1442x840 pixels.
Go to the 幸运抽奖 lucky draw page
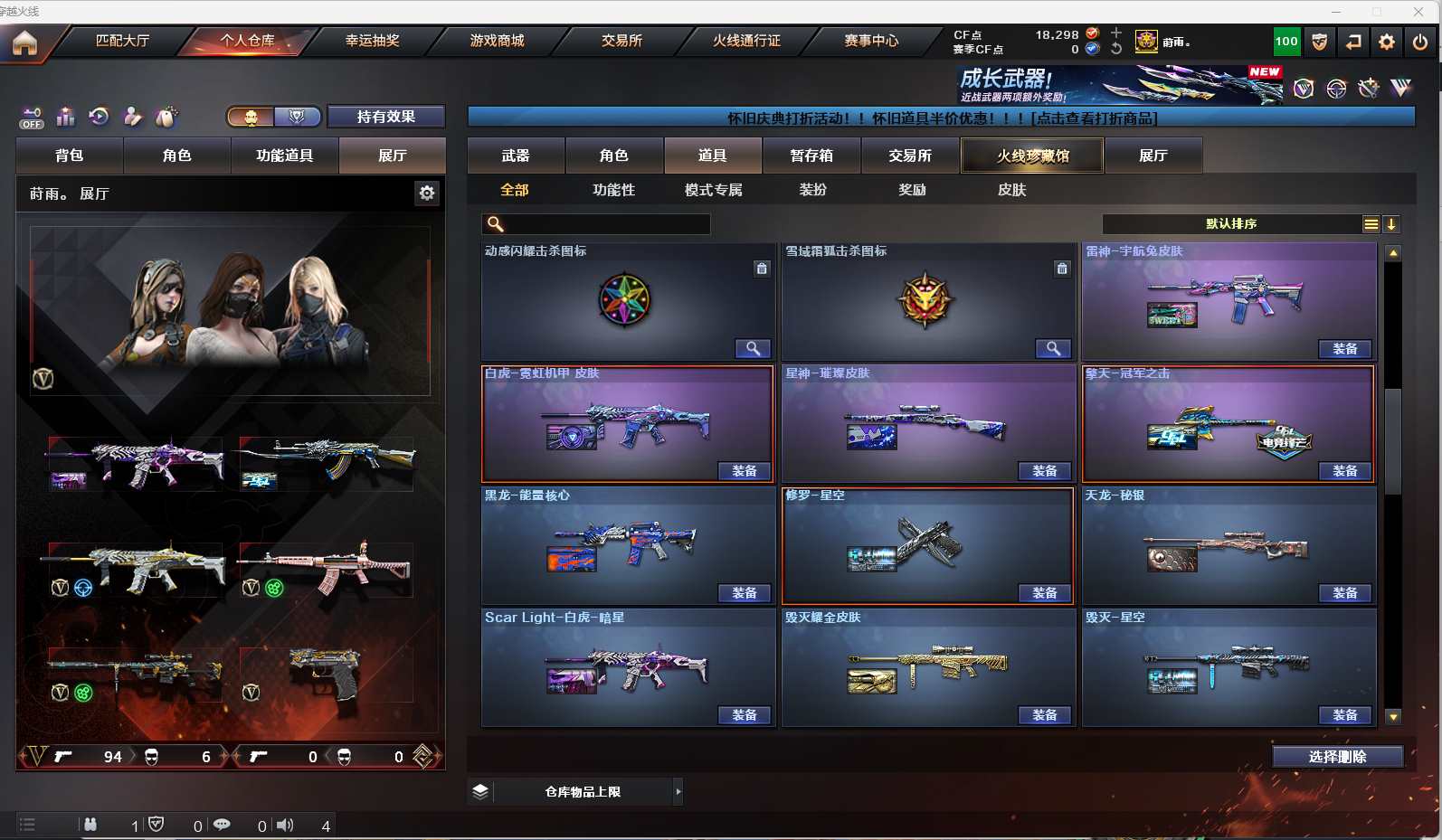[x=372, y=41]
